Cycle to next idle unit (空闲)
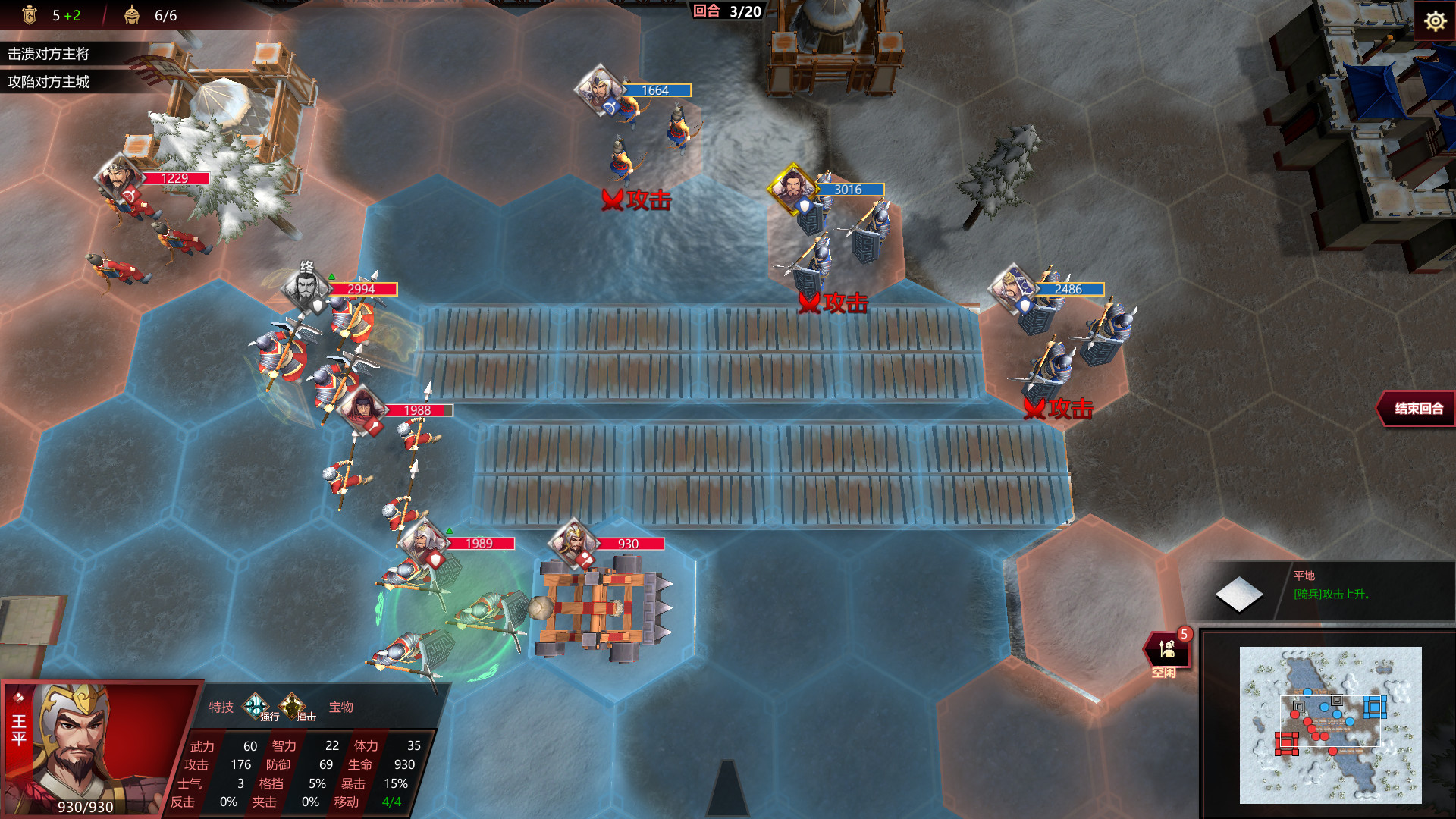Screen dimensions: 1456x819 point(1166,651)
